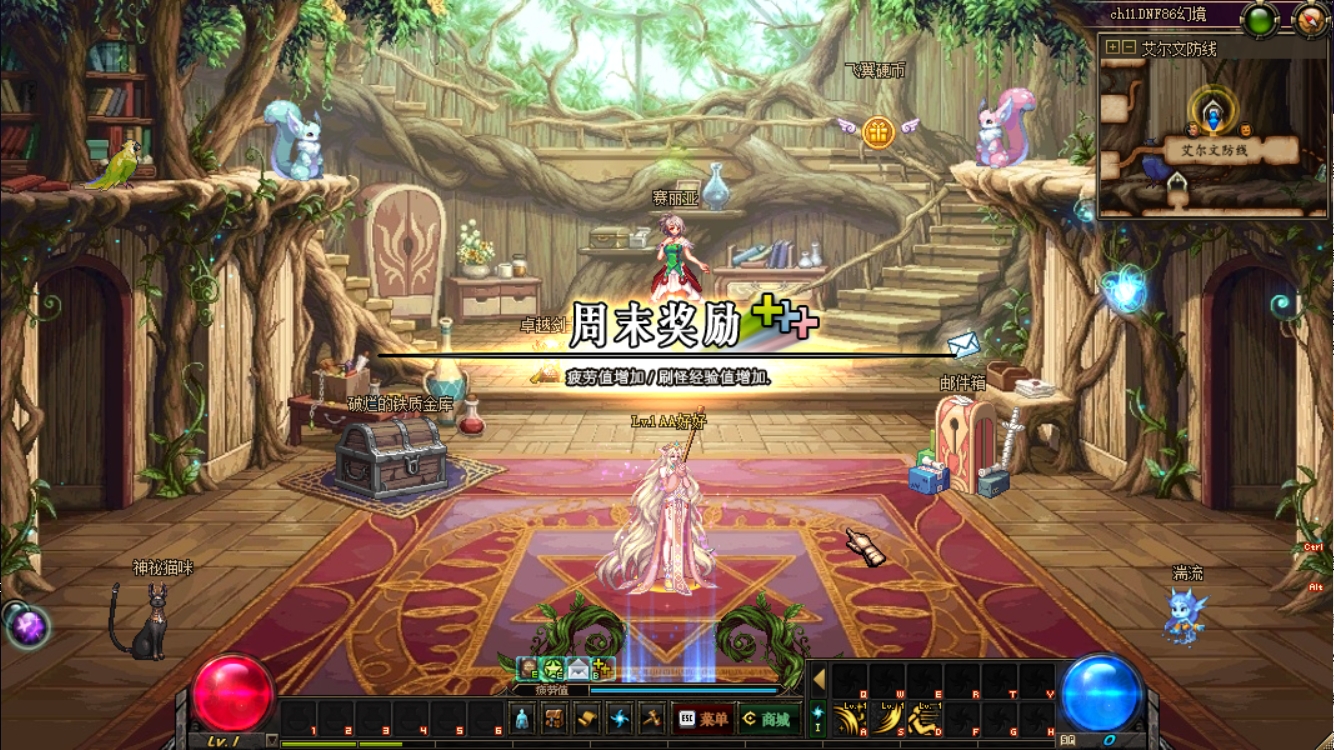1334x750 pixels.
Task: Open the ESC 菜单 menu button
Action: coord(703,719)
